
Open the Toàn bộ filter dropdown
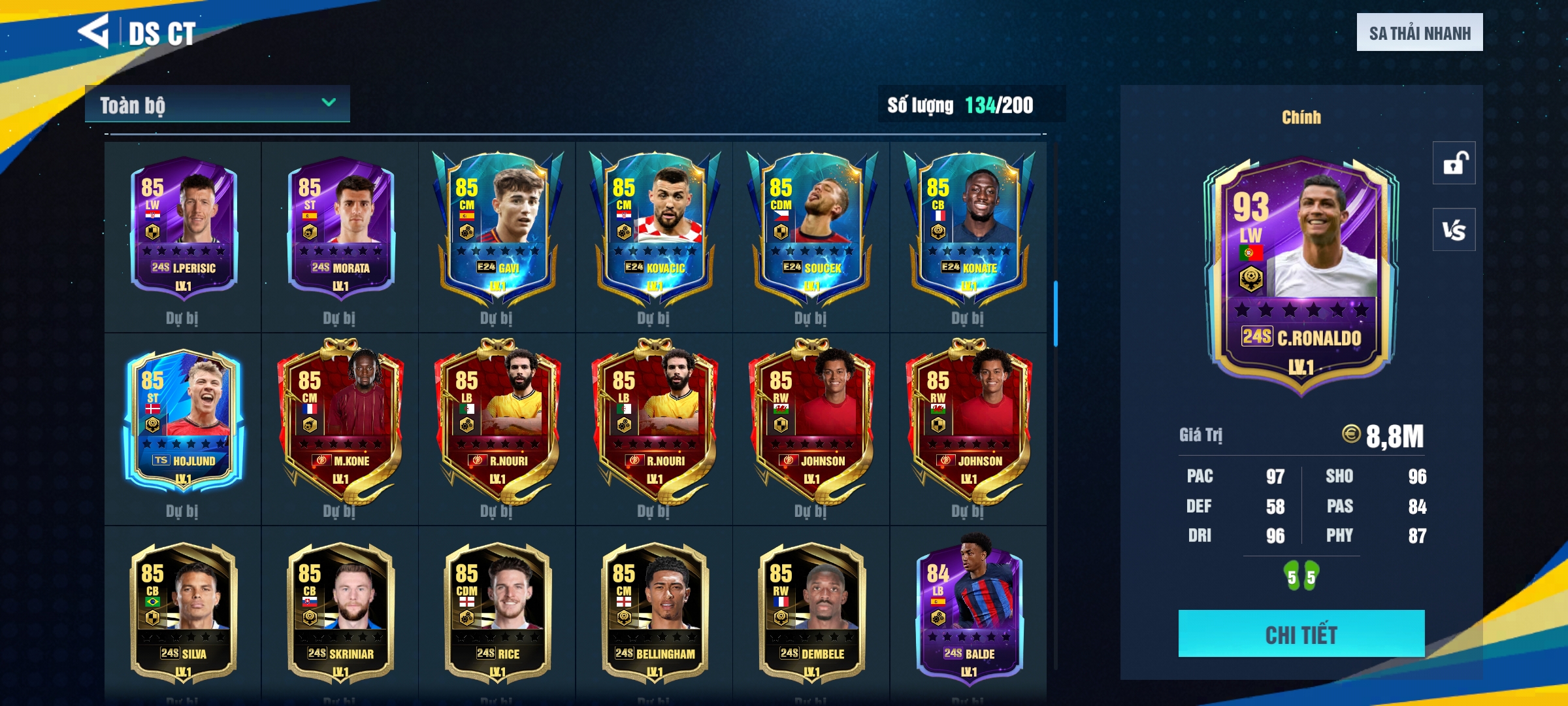tap(217, 104)
